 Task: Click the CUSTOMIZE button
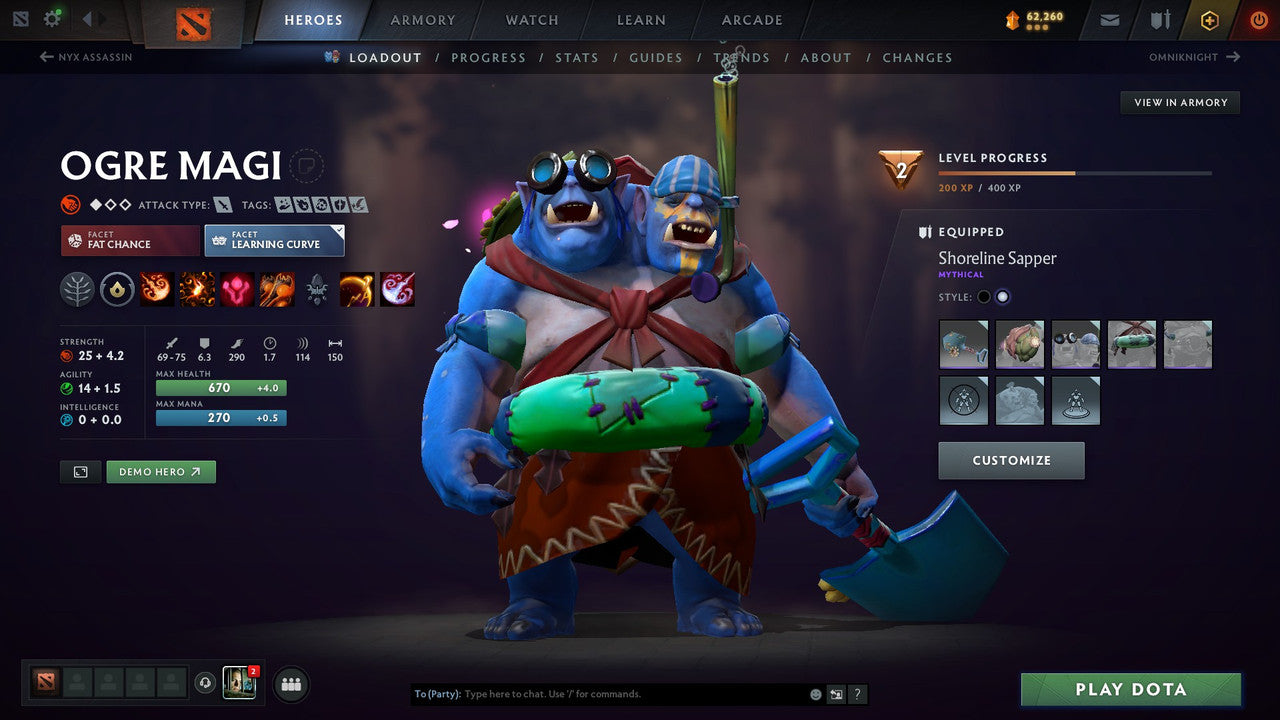pyautogui.click(x=1011, y=460)
